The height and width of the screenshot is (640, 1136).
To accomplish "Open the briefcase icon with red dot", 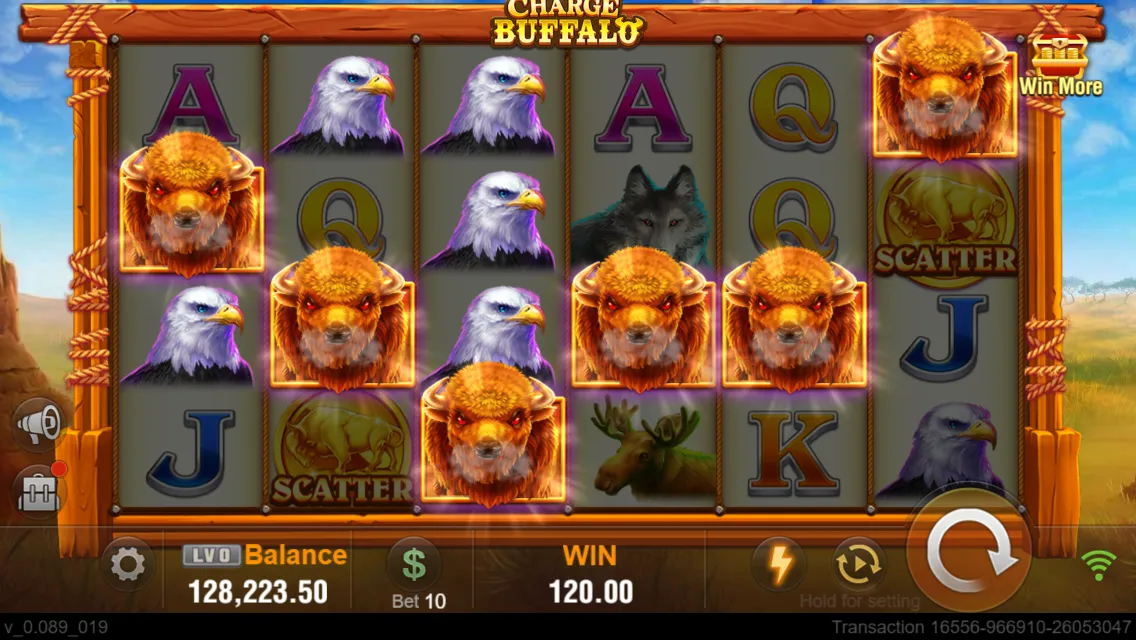I will coord(40,492).
